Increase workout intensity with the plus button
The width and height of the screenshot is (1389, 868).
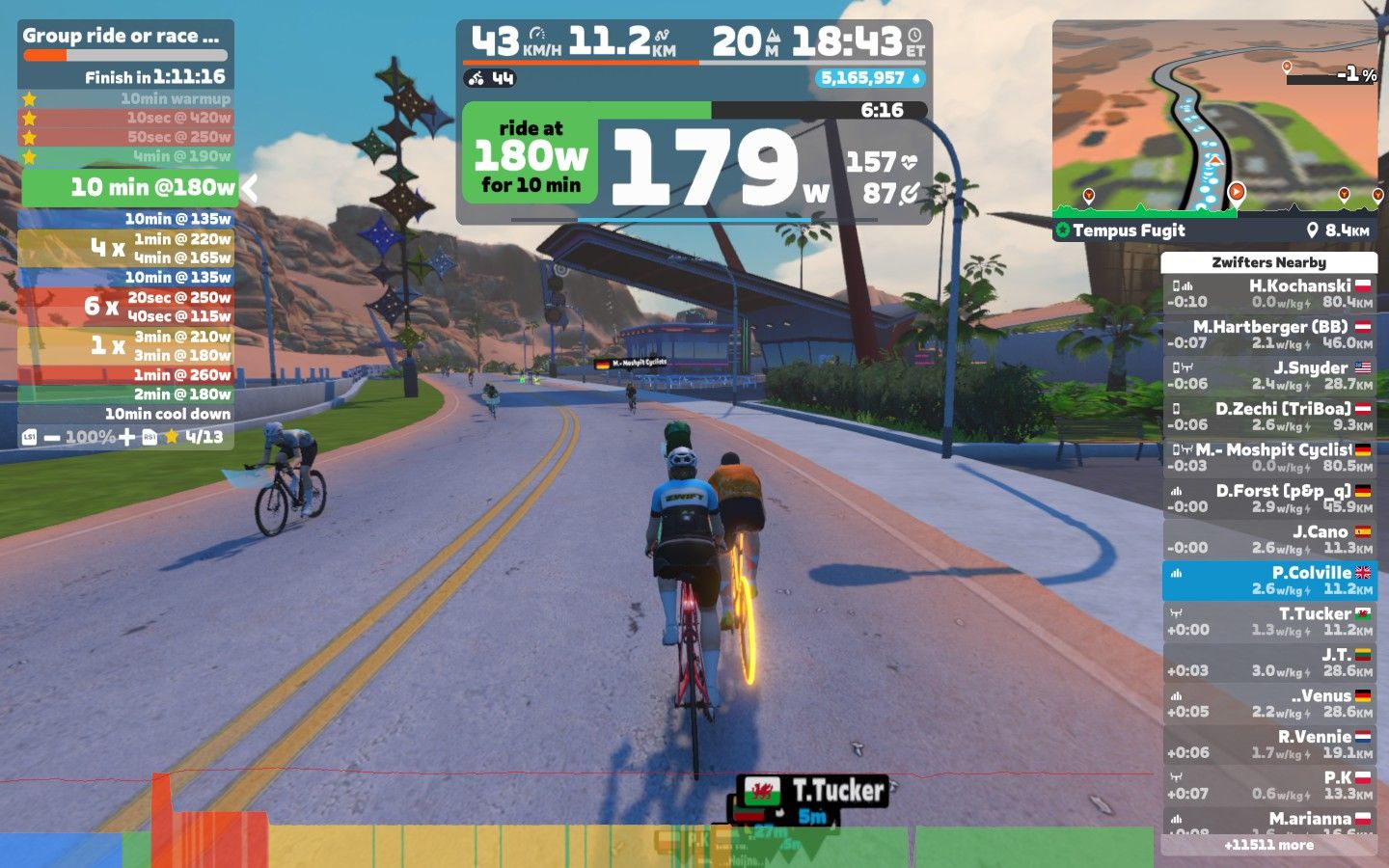(127, 438)
